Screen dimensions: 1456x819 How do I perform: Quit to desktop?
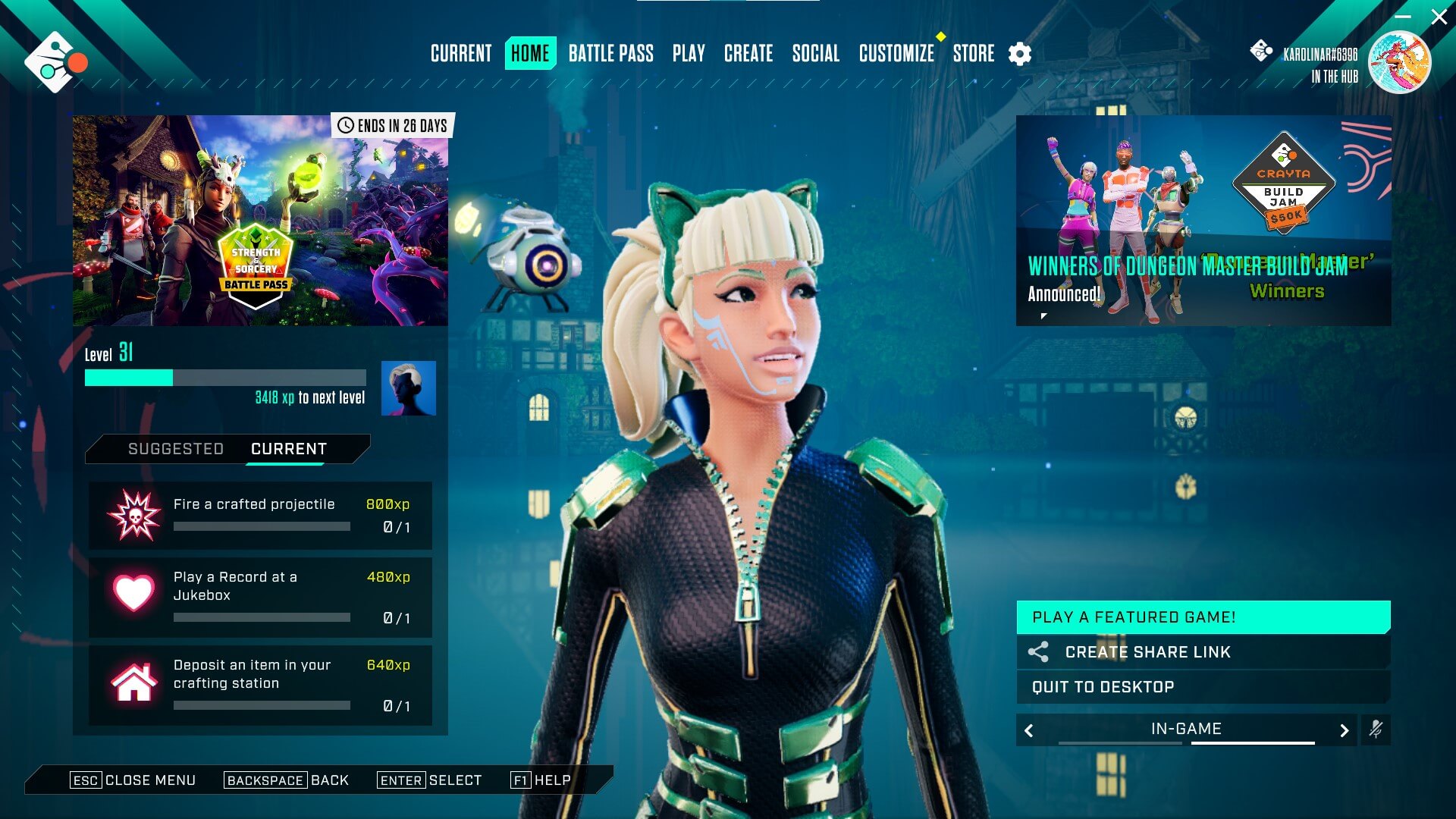click(1203, 687)
